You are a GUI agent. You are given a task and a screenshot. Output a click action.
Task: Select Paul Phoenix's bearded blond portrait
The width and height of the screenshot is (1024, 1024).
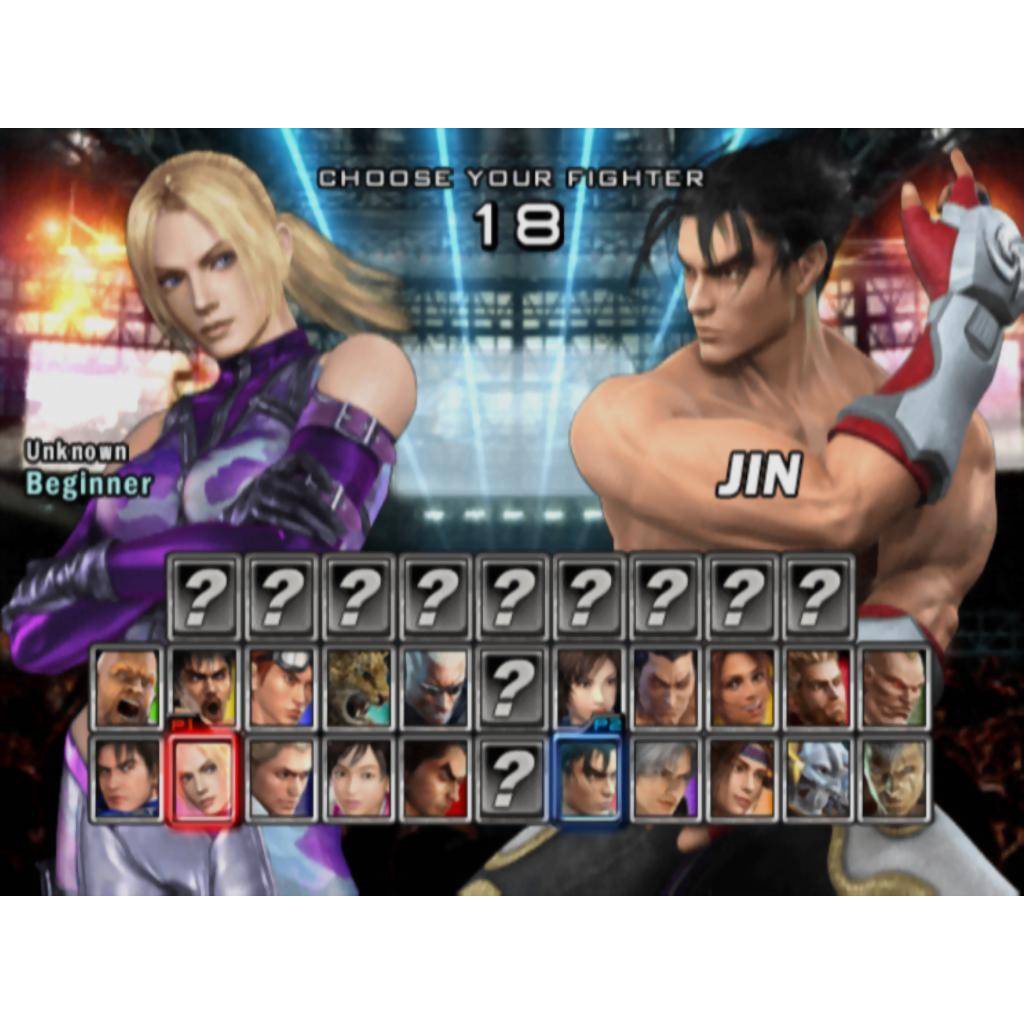pyautogui.click(x=819, y=688)
